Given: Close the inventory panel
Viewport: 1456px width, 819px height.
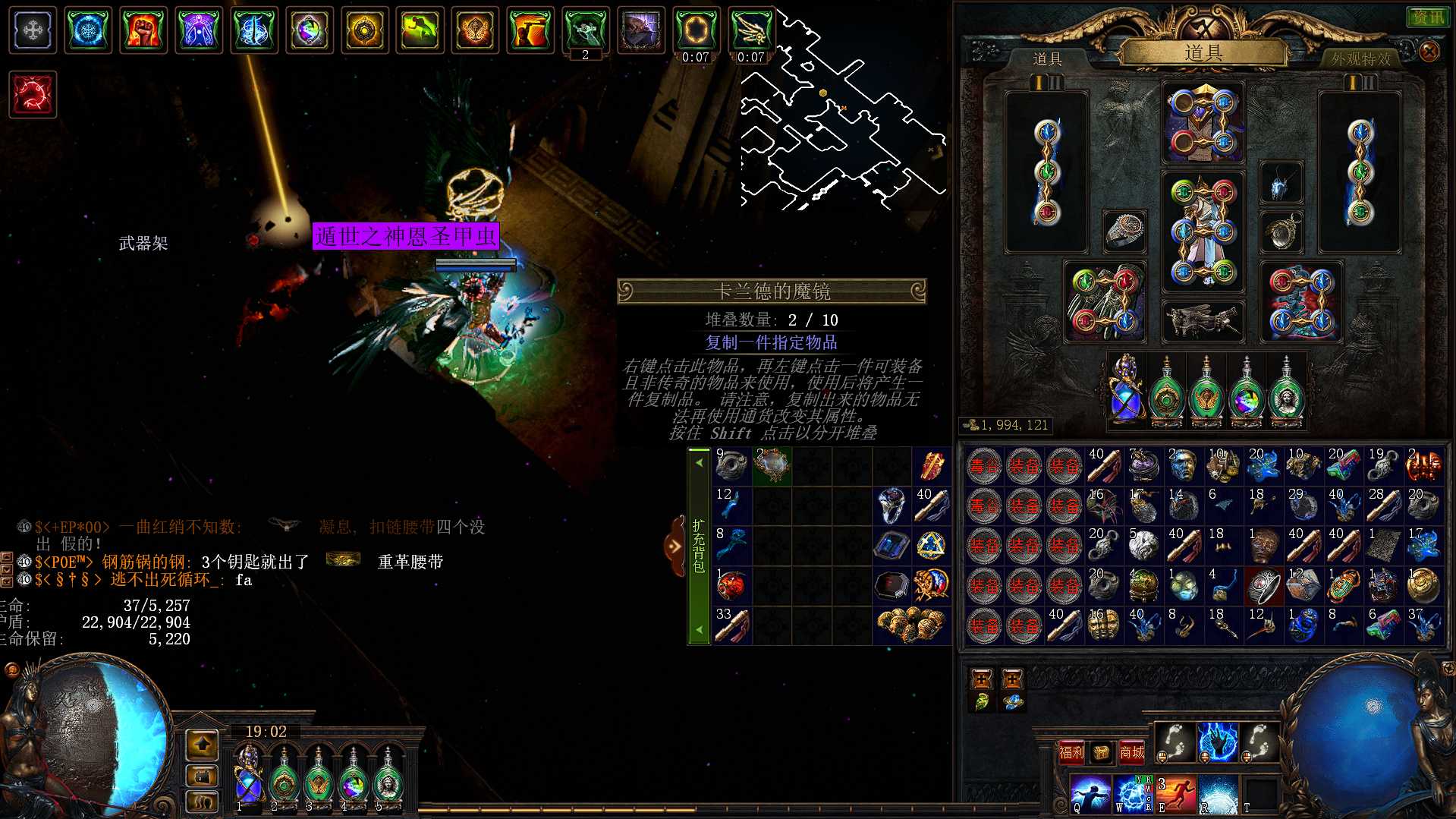Looking at the screenshot, I should (x=1429, y=52).
